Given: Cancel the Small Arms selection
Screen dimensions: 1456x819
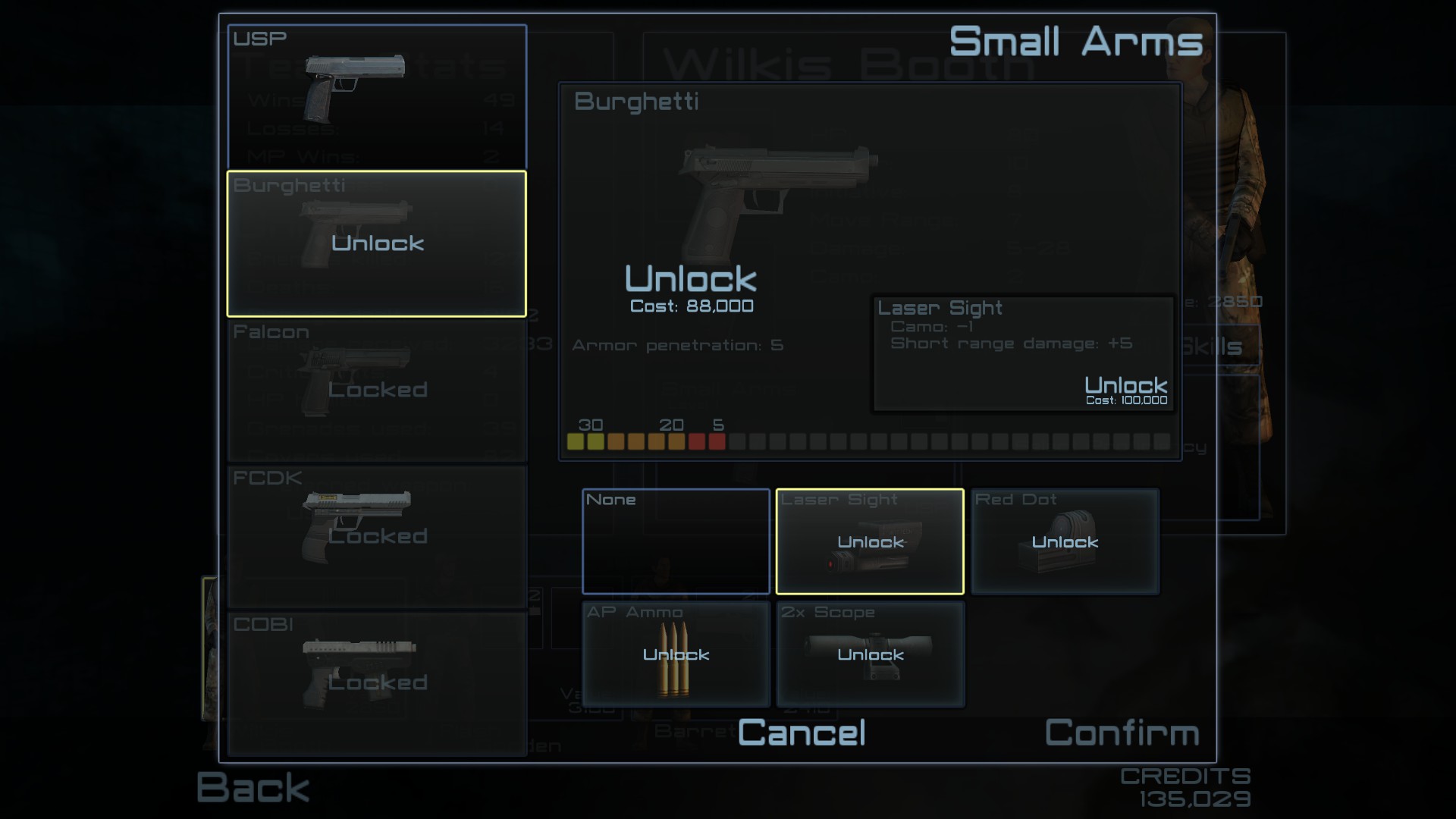Looking at the screenshot, I should click(x=802, y=733).
